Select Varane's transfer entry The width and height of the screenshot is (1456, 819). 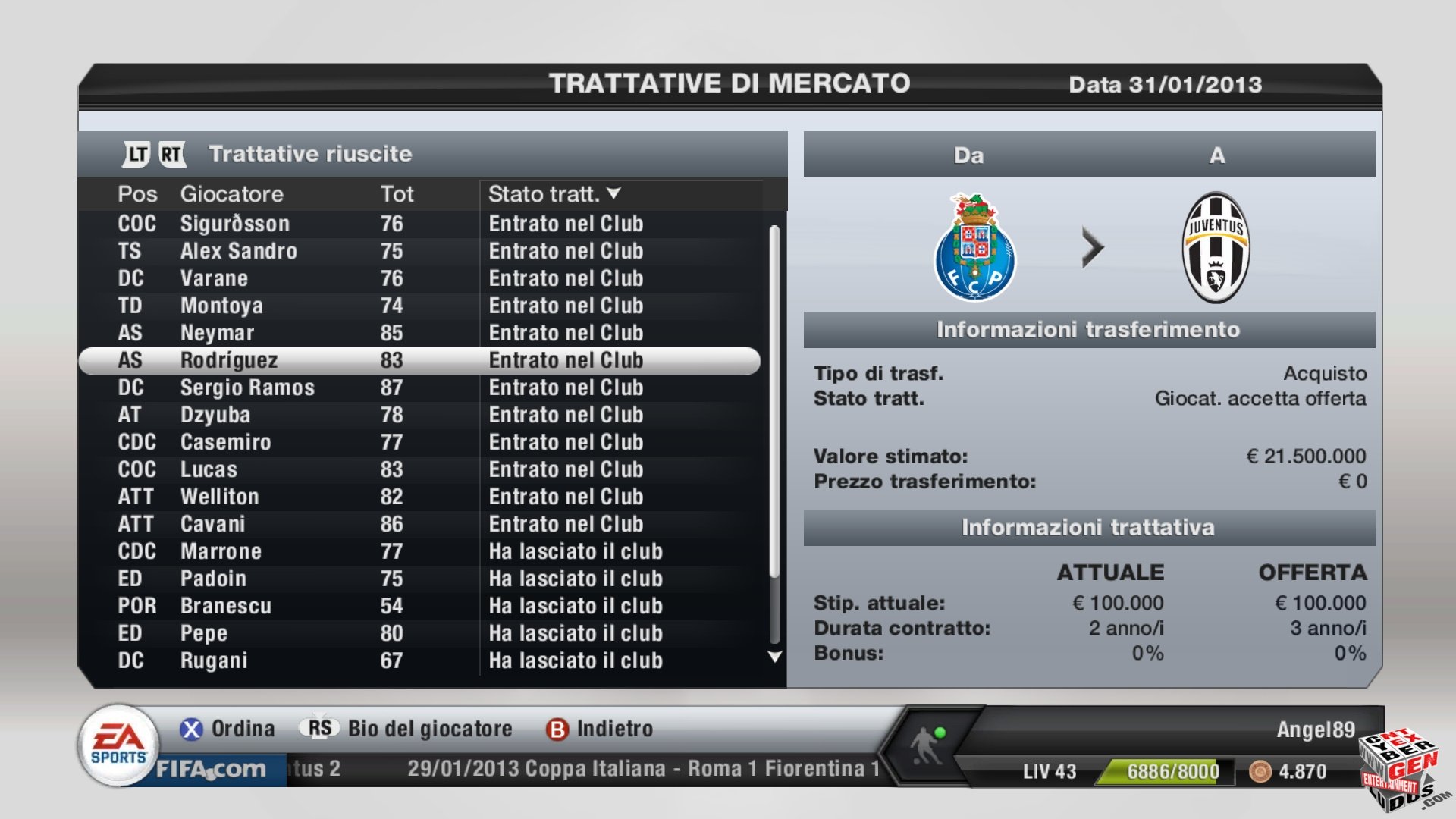[214, 278]
